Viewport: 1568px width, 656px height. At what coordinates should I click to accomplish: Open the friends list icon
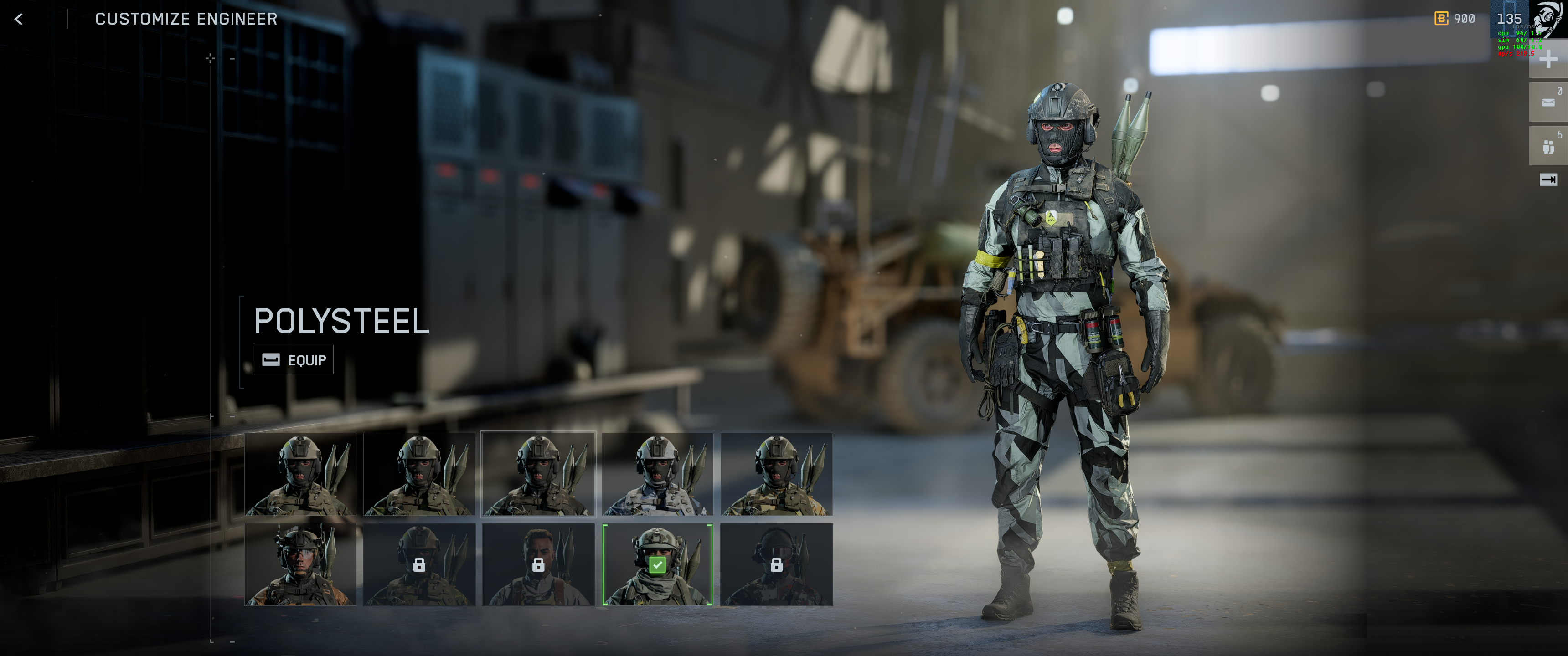(1548, 146)
